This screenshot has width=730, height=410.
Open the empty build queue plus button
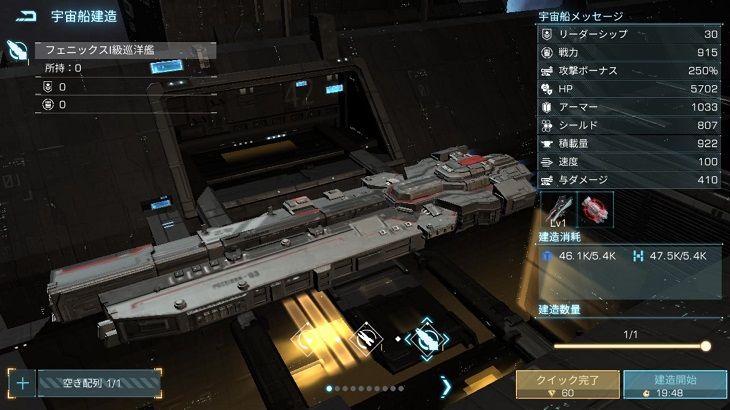click(22, 382)
